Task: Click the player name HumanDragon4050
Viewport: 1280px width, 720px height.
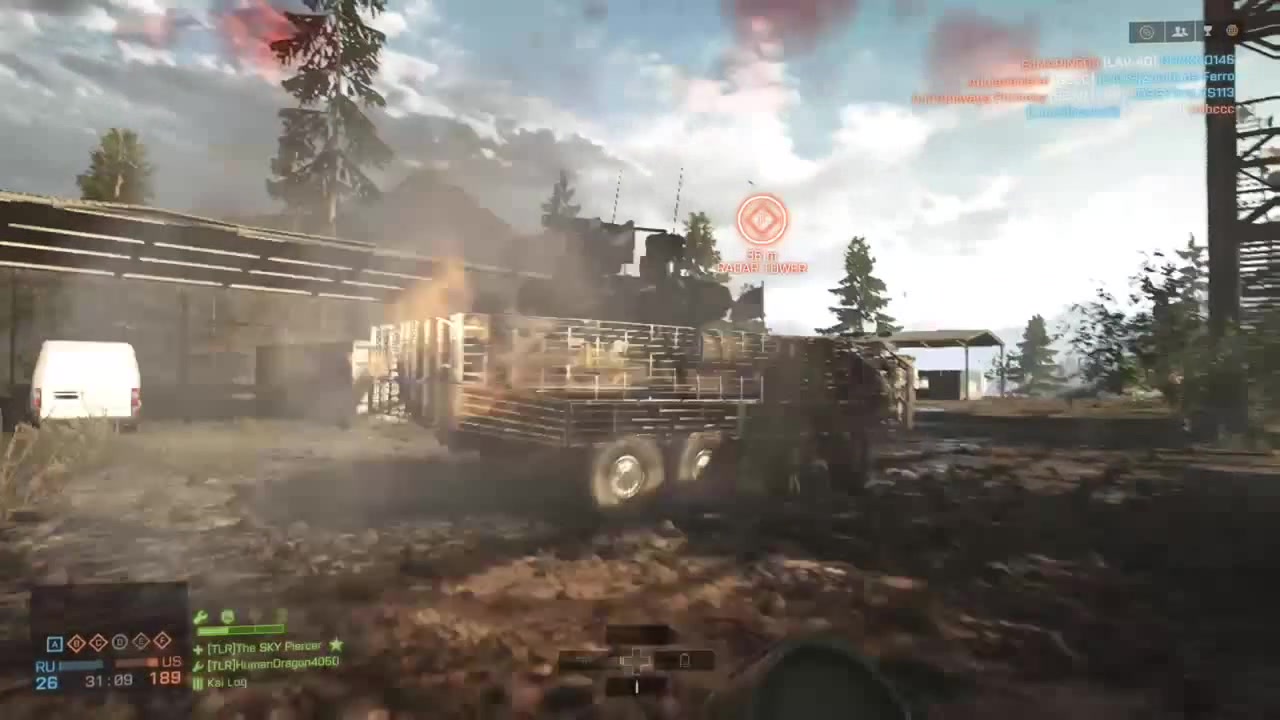Action: click(x=272, y=664)
